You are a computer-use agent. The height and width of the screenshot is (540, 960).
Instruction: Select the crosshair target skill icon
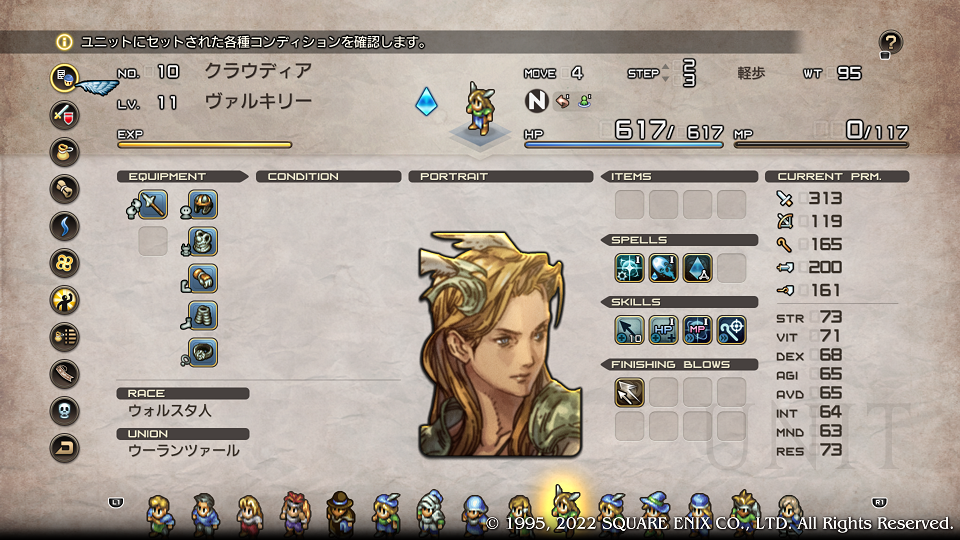coord(731,329)
